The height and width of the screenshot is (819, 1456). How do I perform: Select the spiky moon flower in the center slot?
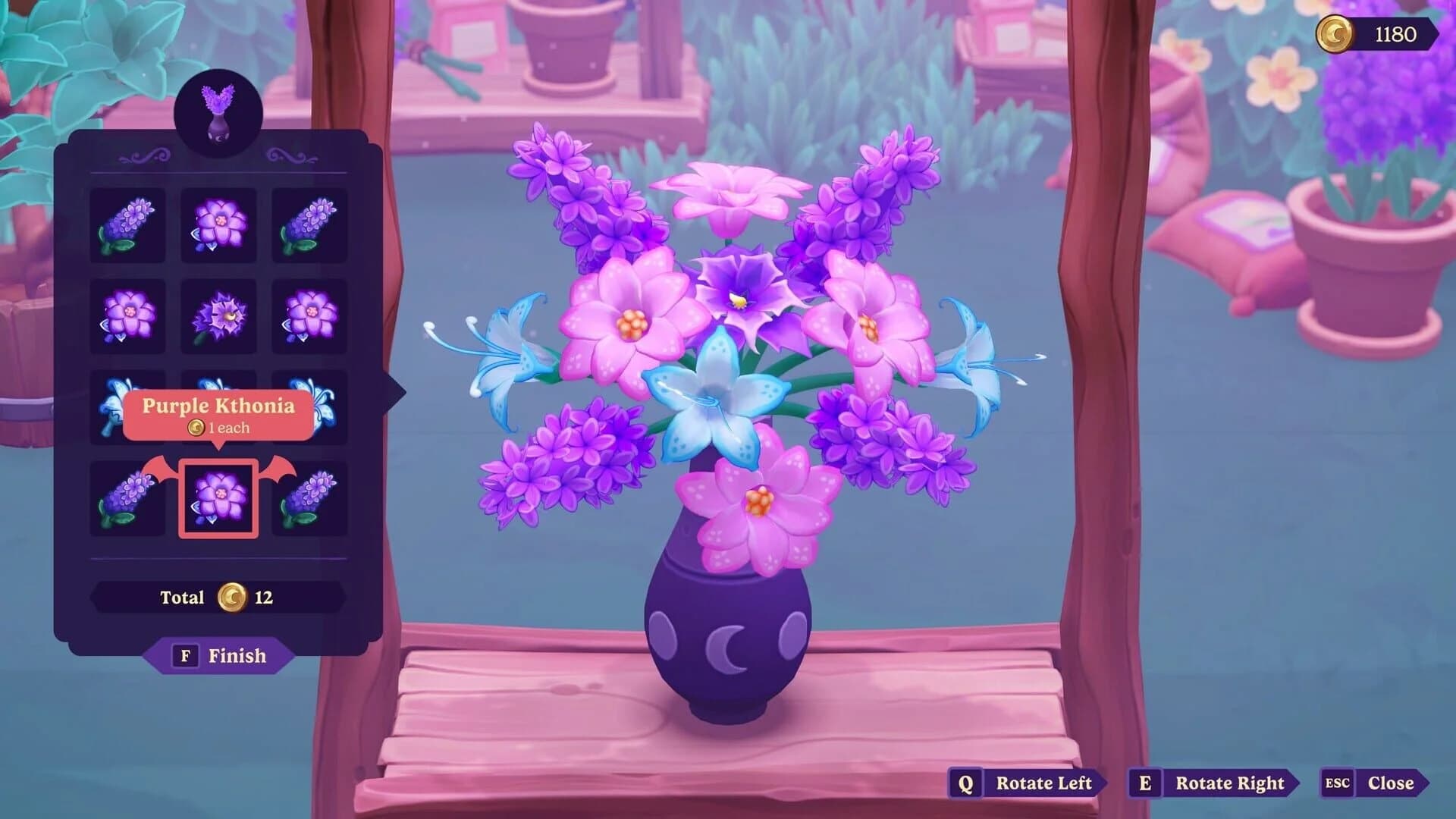219,315
